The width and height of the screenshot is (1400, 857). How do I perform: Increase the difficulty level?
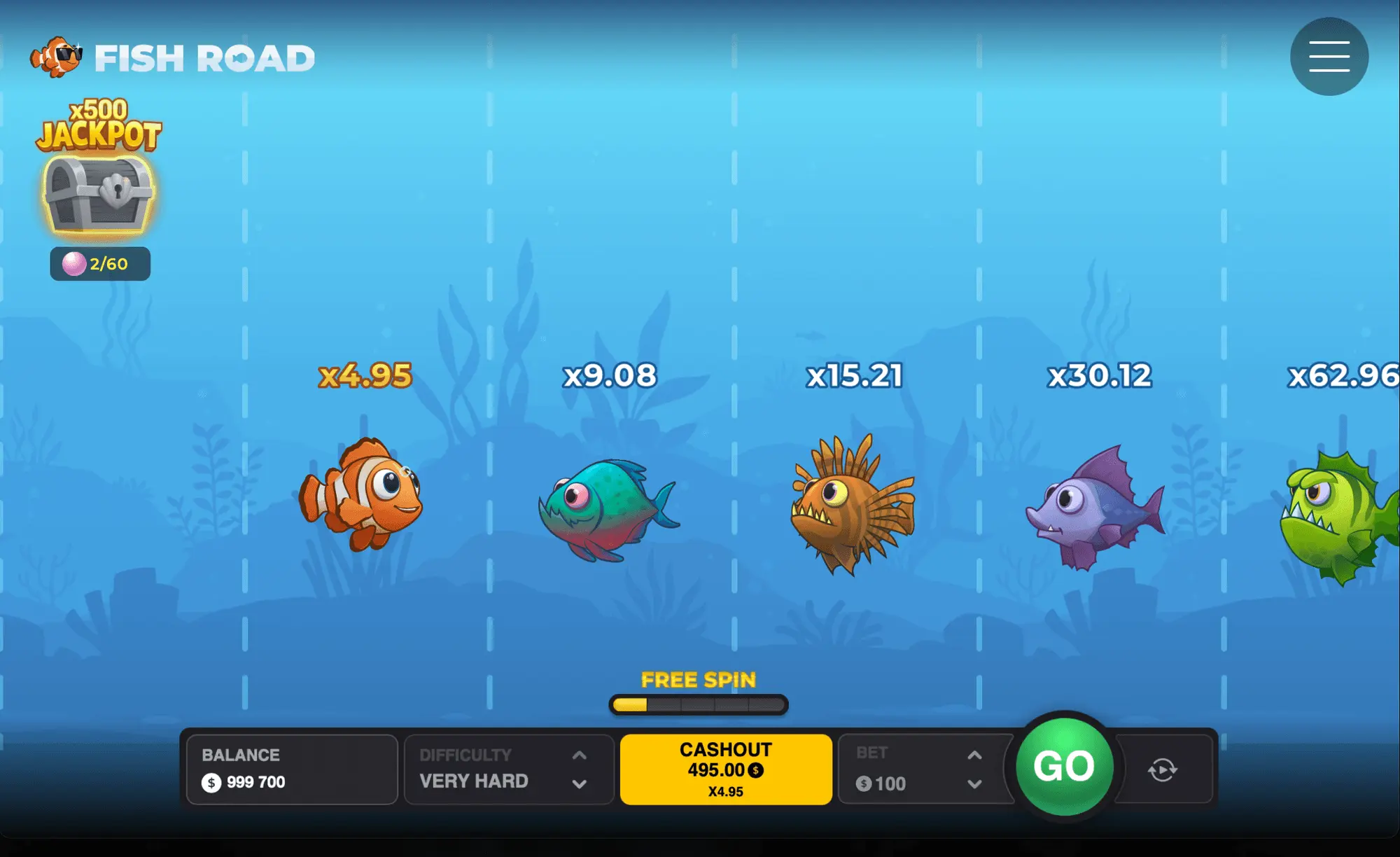point(578,755)
